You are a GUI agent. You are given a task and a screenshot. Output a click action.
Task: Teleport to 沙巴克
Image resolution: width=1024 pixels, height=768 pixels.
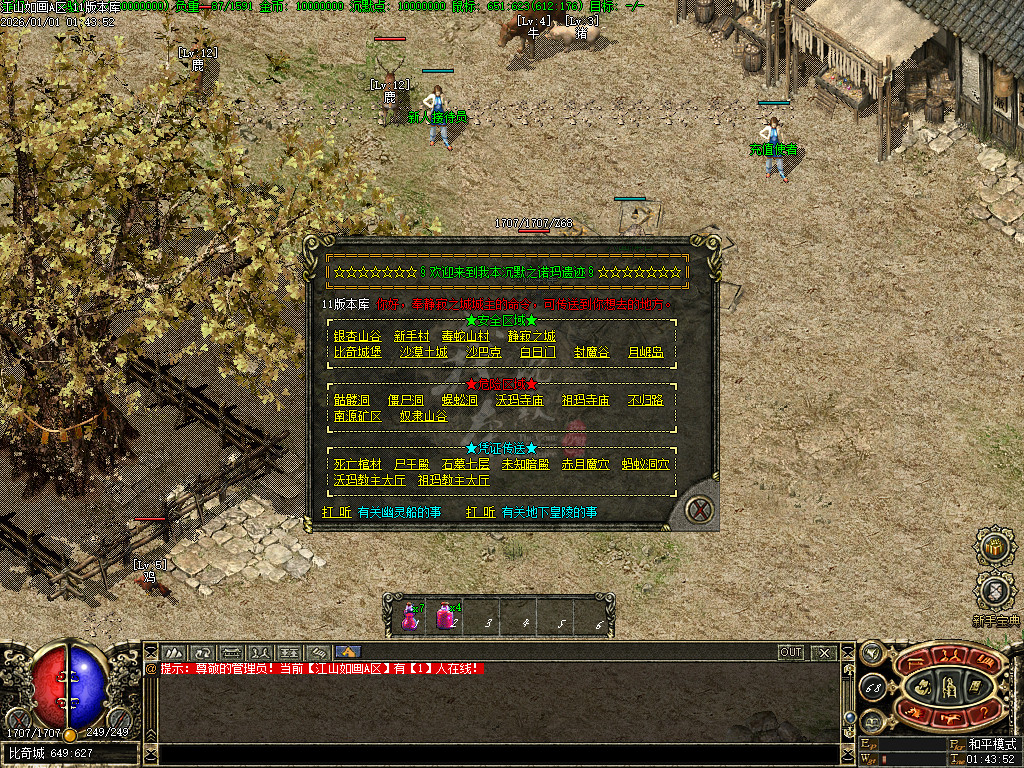point(483,352)
